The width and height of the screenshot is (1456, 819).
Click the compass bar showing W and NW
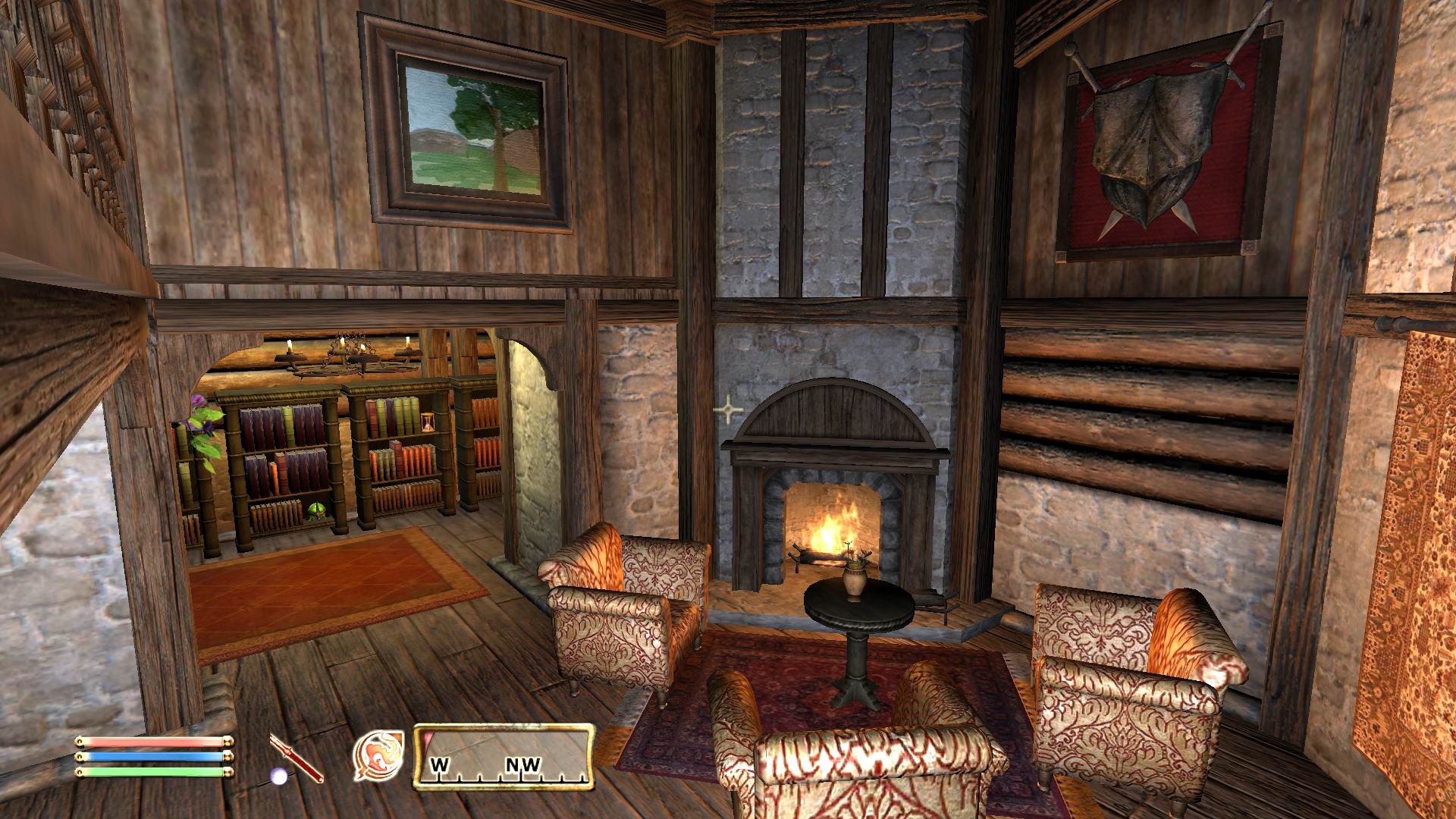pos(504,757)
